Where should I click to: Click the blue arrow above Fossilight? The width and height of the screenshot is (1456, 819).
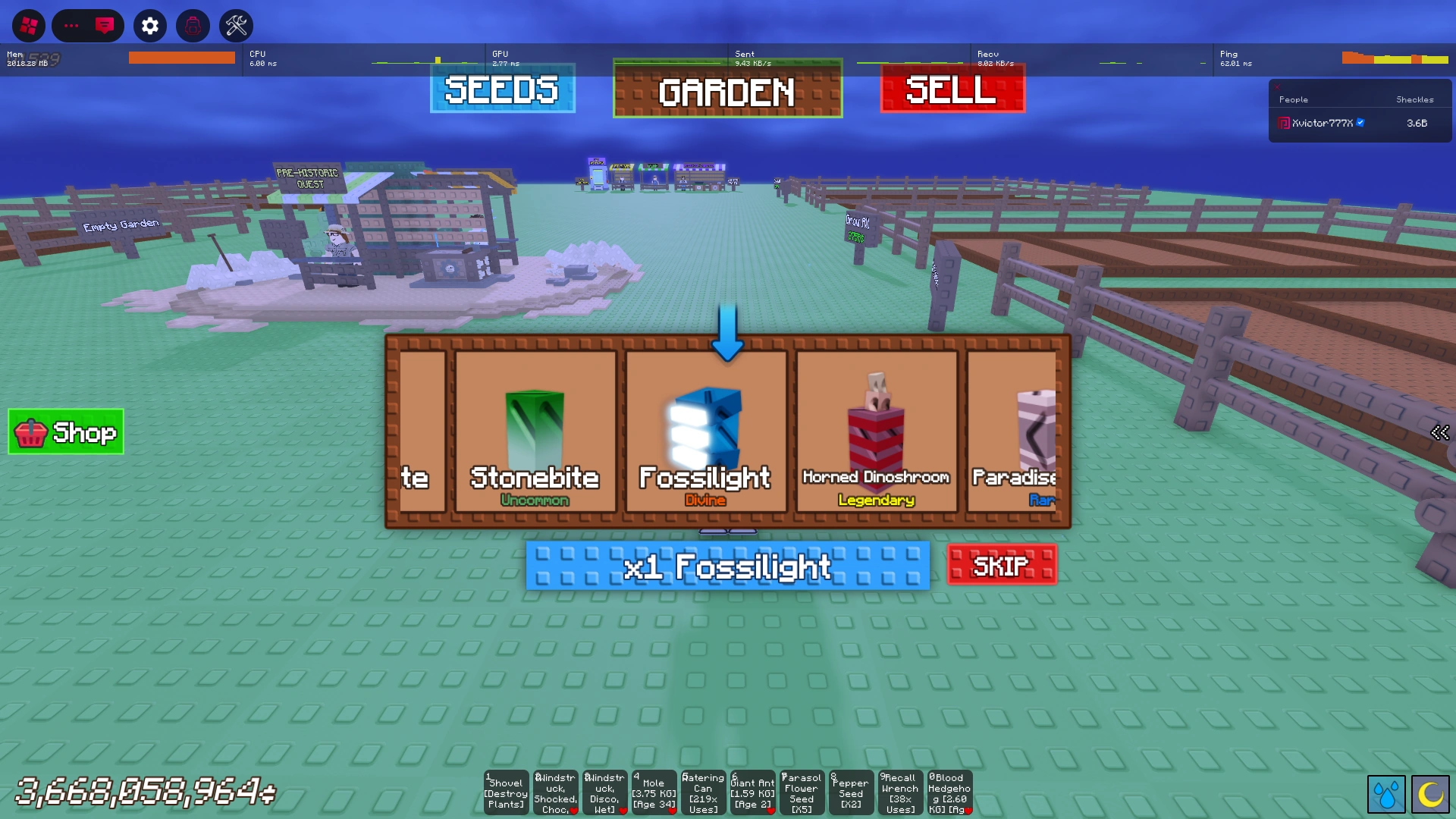click(x=728, y=330)
